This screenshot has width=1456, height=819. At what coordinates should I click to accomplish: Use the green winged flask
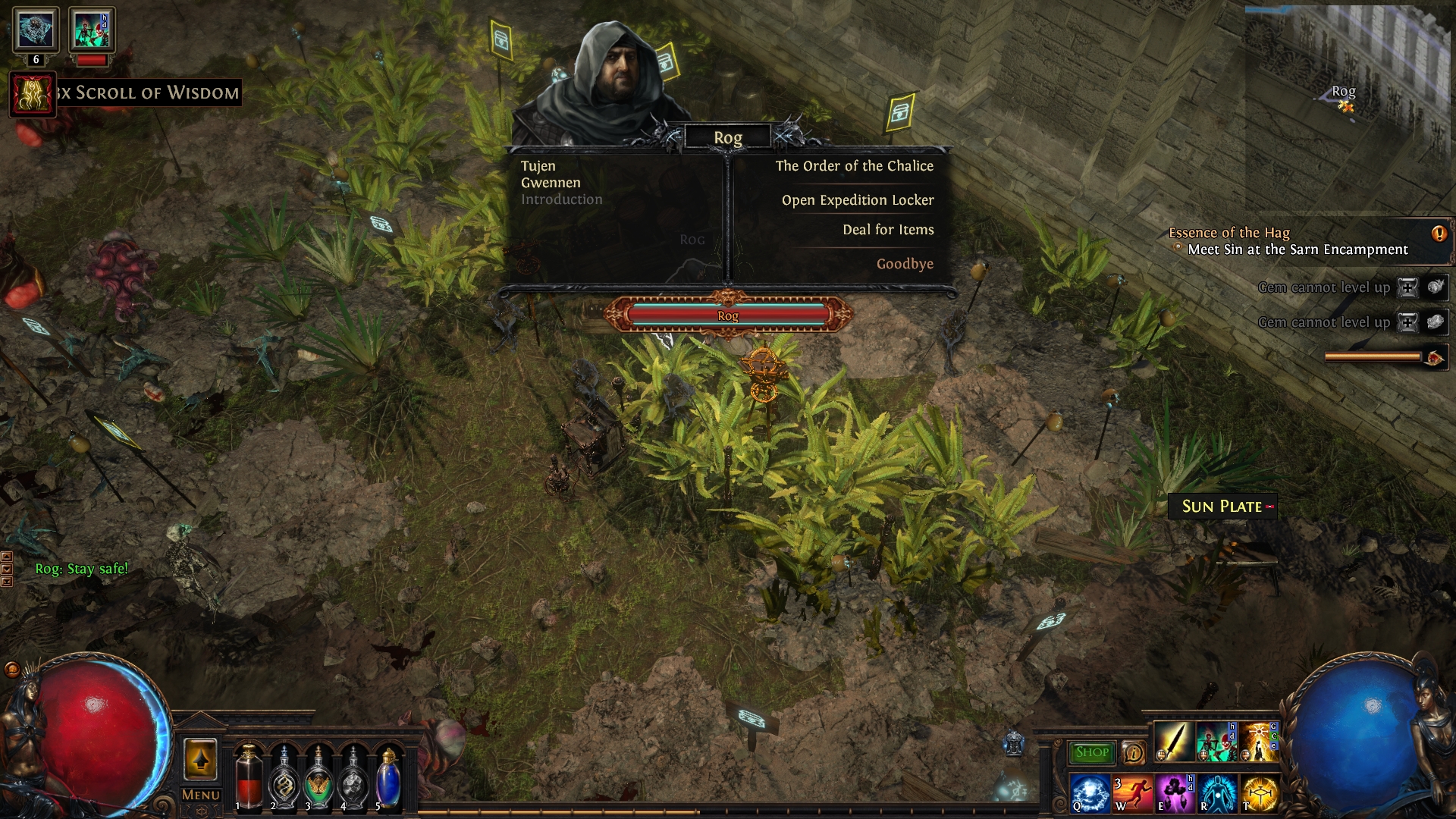click(318, 777)
